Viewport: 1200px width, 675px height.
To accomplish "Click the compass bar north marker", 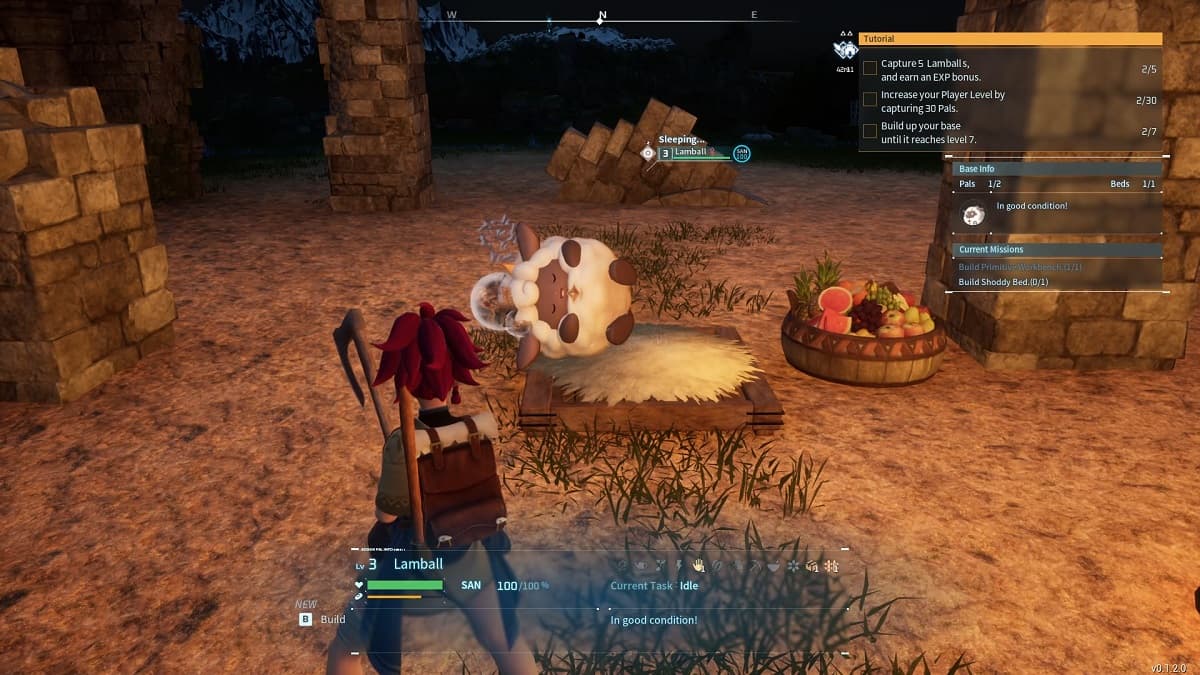I will pos(601,17).
